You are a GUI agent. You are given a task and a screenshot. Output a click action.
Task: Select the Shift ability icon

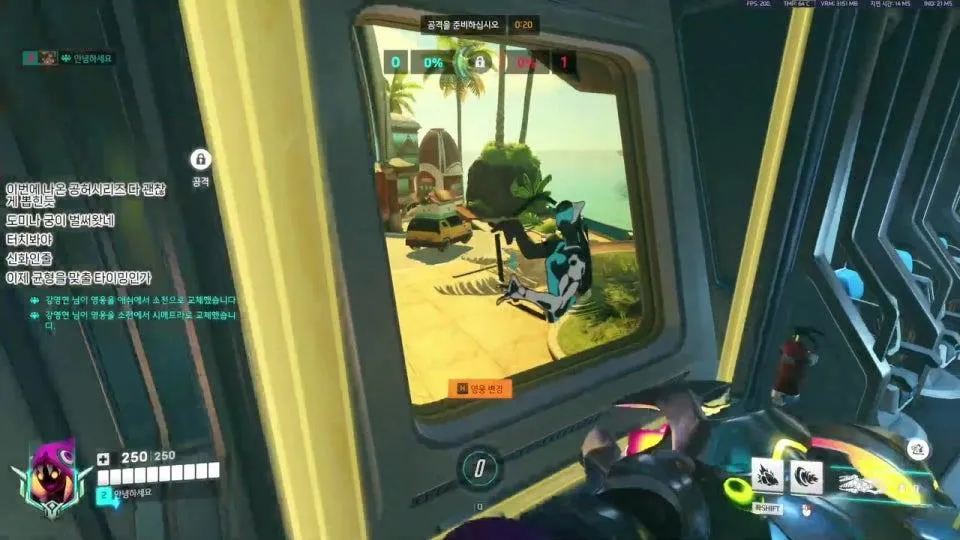coord(767,477)
